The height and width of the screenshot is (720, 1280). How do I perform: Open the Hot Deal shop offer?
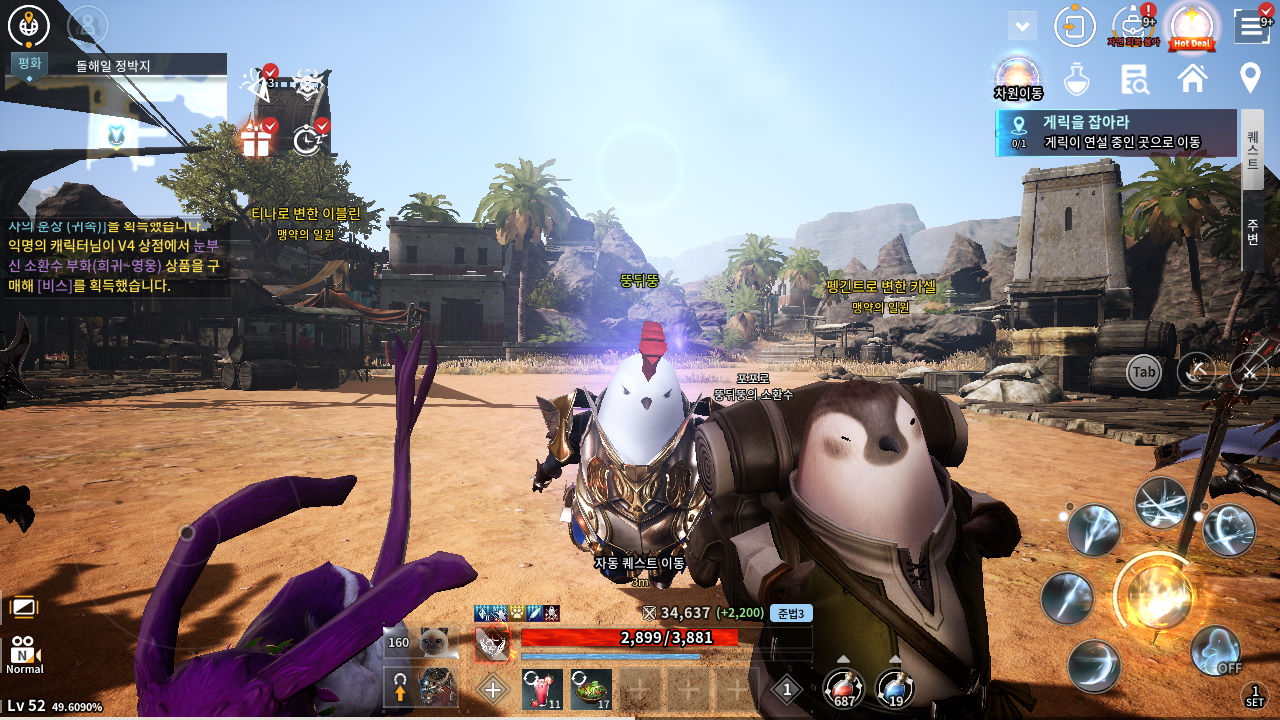point(1191,26)
